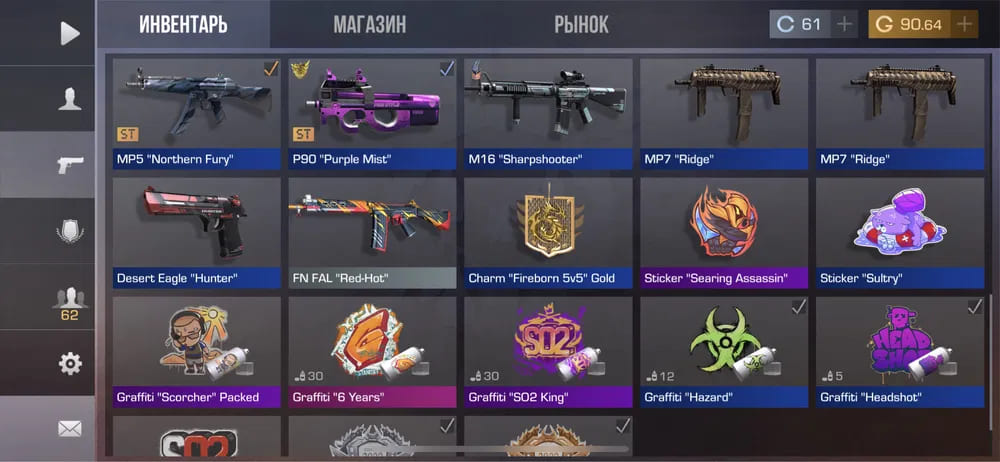Open the Рынок tab
Screen dimensions: 1000x462
581,24
